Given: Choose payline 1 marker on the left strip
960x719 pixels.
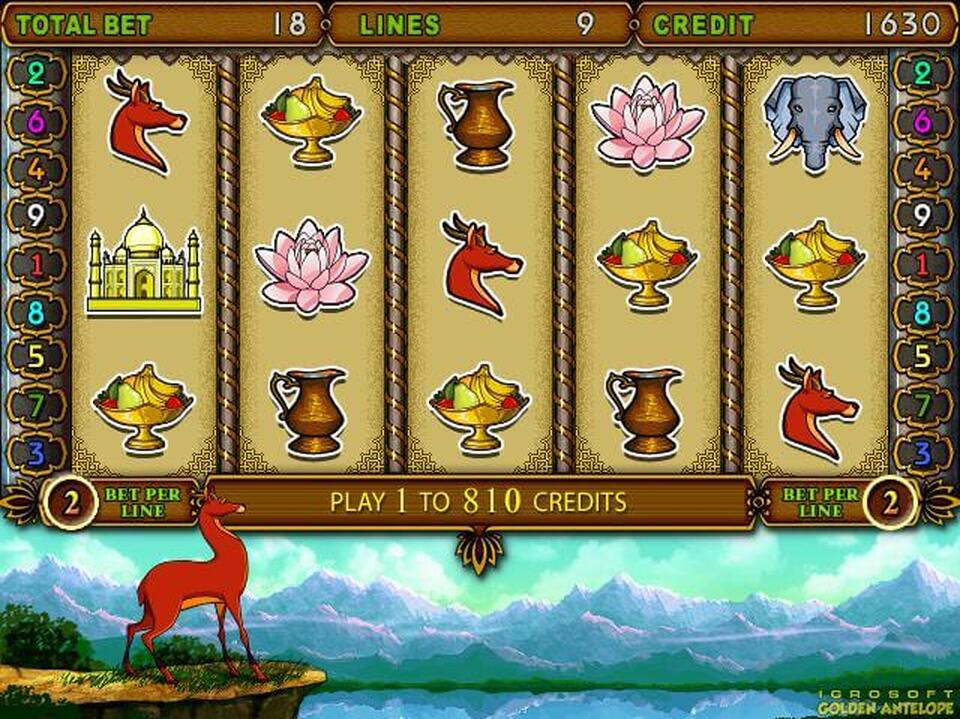Looking at the screenshot, I should click(36, 263).
